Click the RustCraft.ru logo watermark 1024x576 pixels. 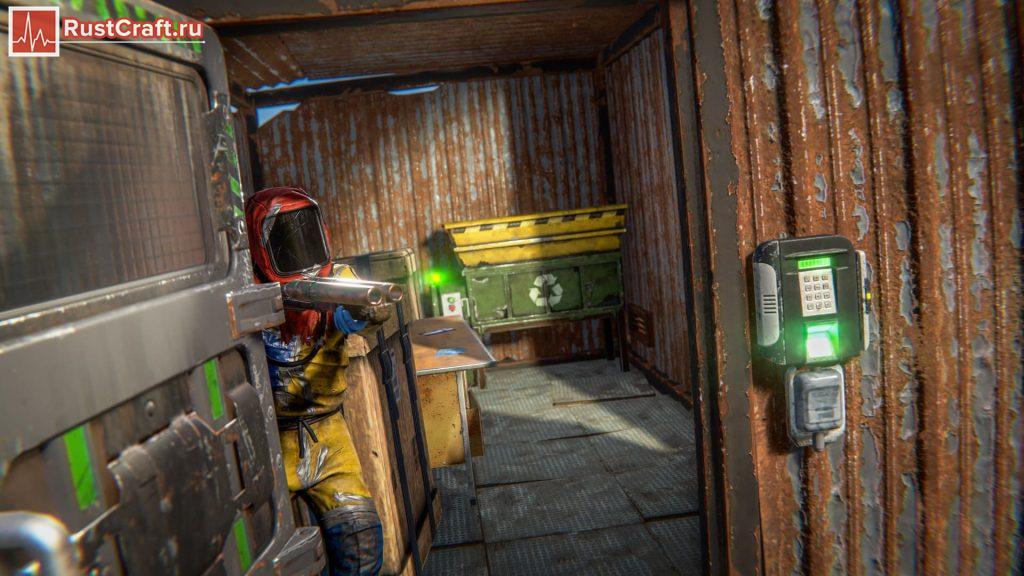(x=106, y=30)
